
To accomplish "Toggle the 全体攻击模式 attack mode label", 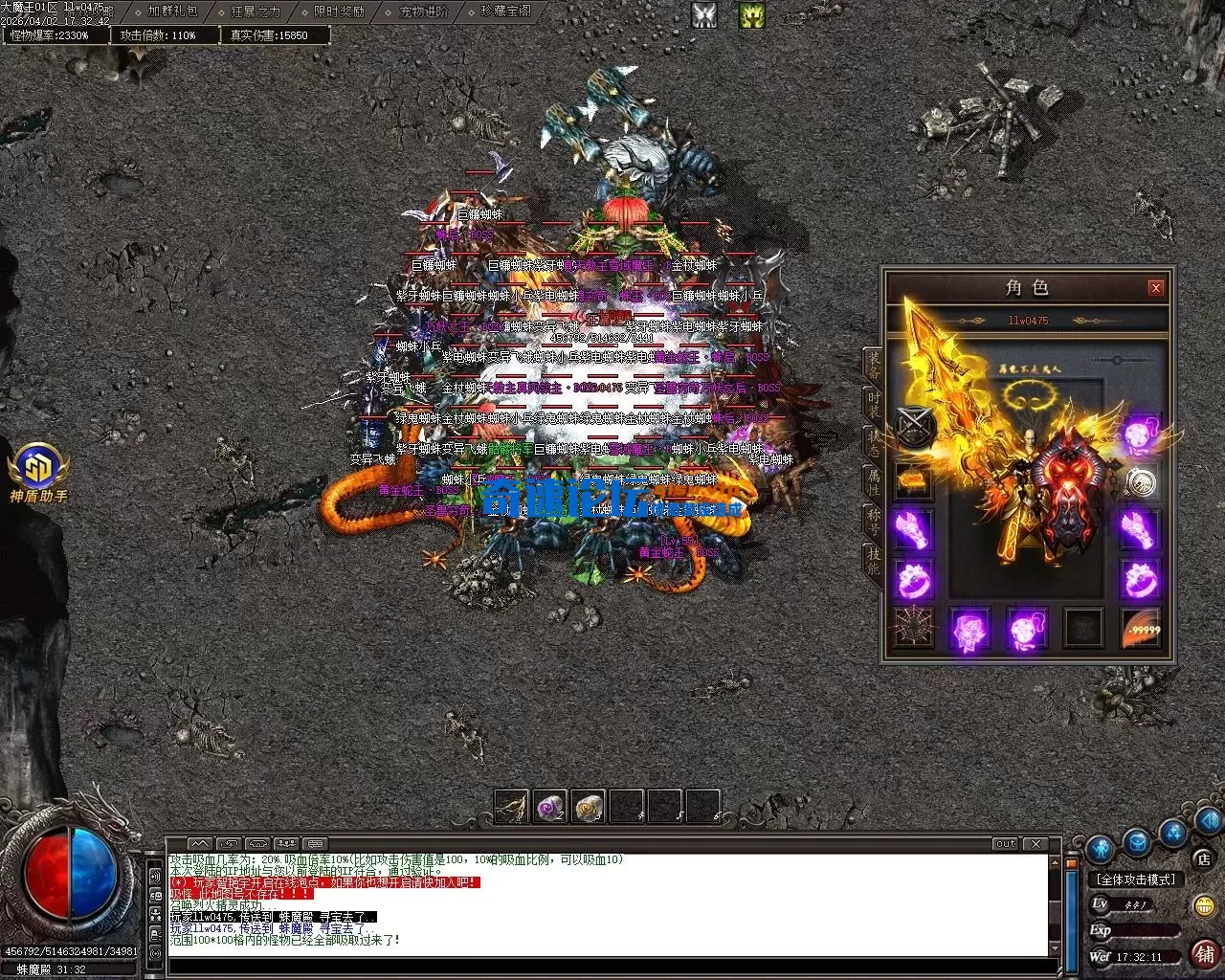I will pyautogui.click(x=1136, y=880).
